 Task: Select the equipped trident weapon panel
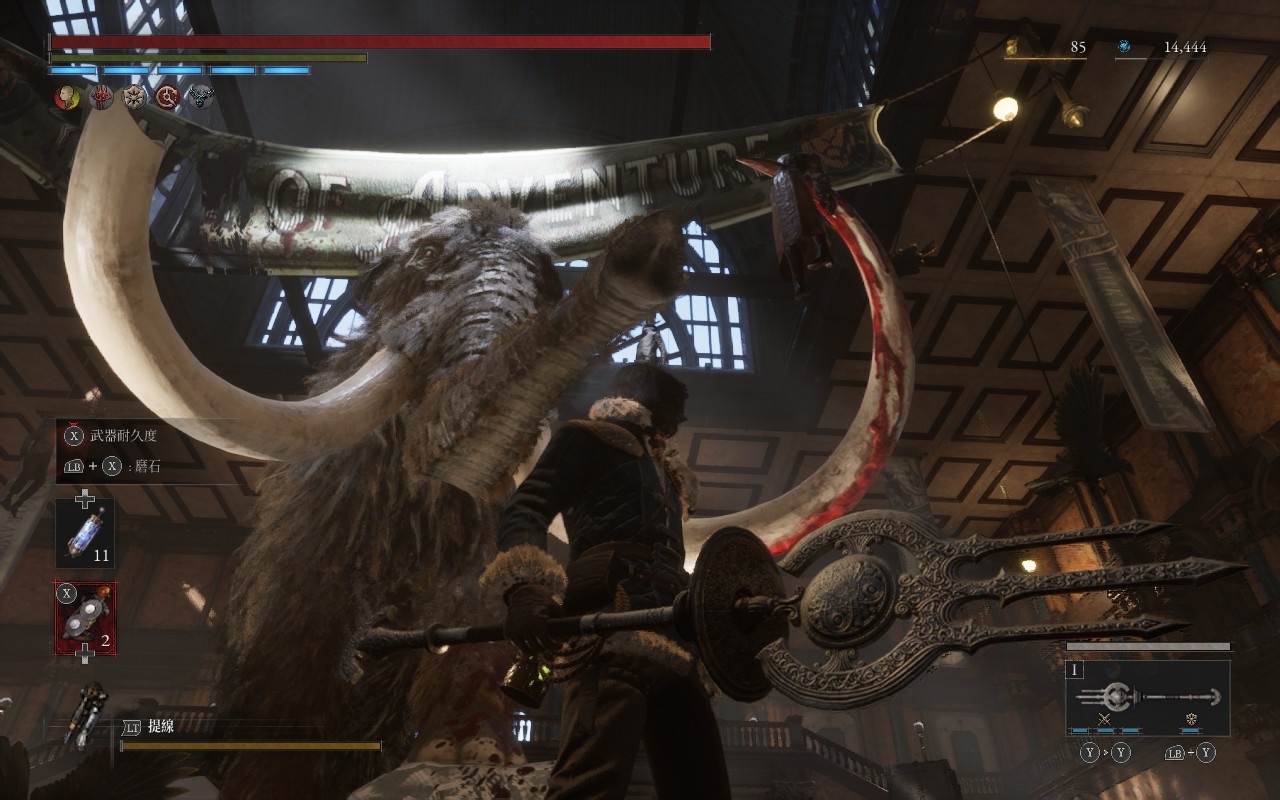pos(1147,697)
